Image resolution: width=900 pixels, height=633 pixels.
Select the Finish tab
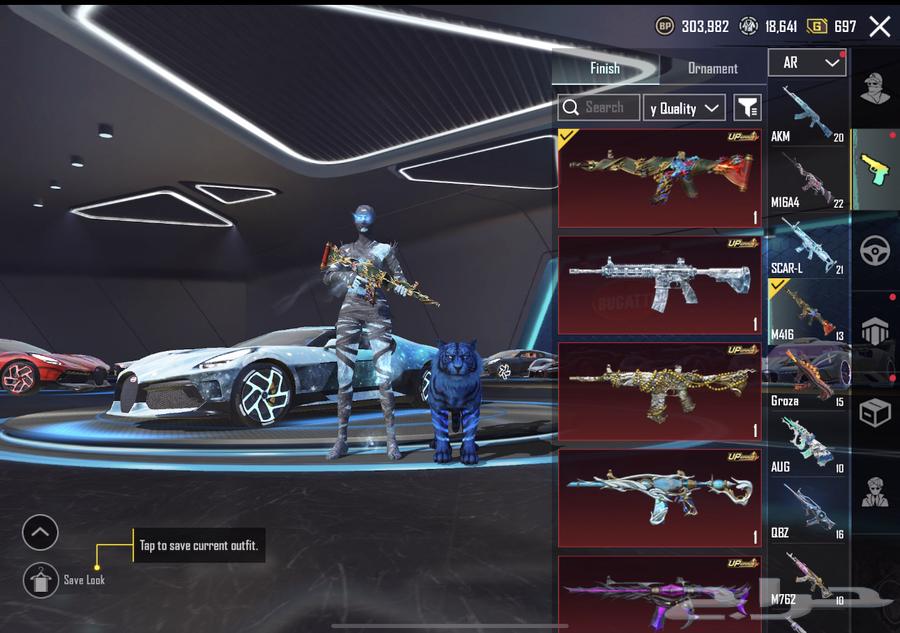(x=605, y=68)
